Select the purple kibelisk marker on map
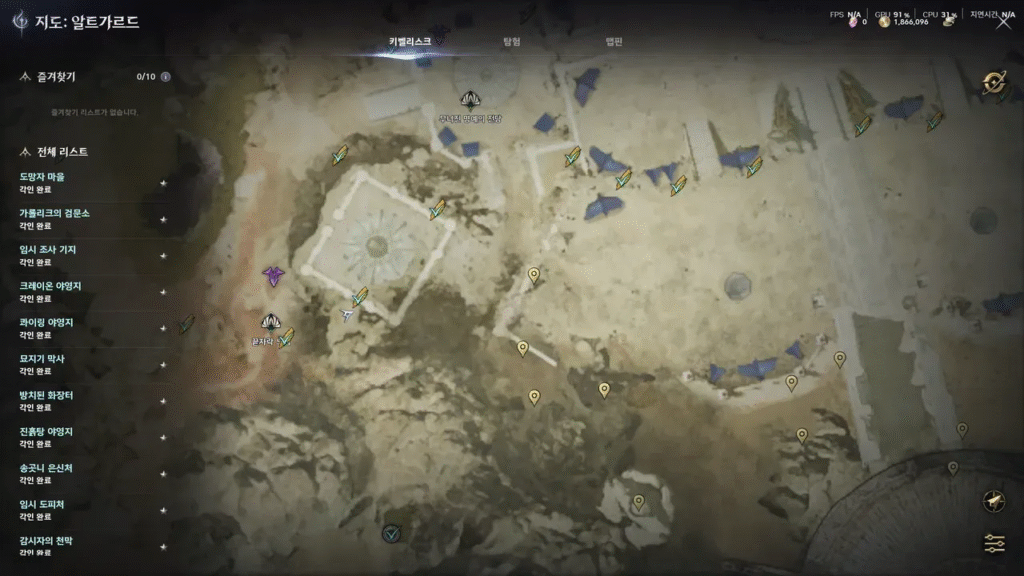The image size is (1024, 576). 273,276
